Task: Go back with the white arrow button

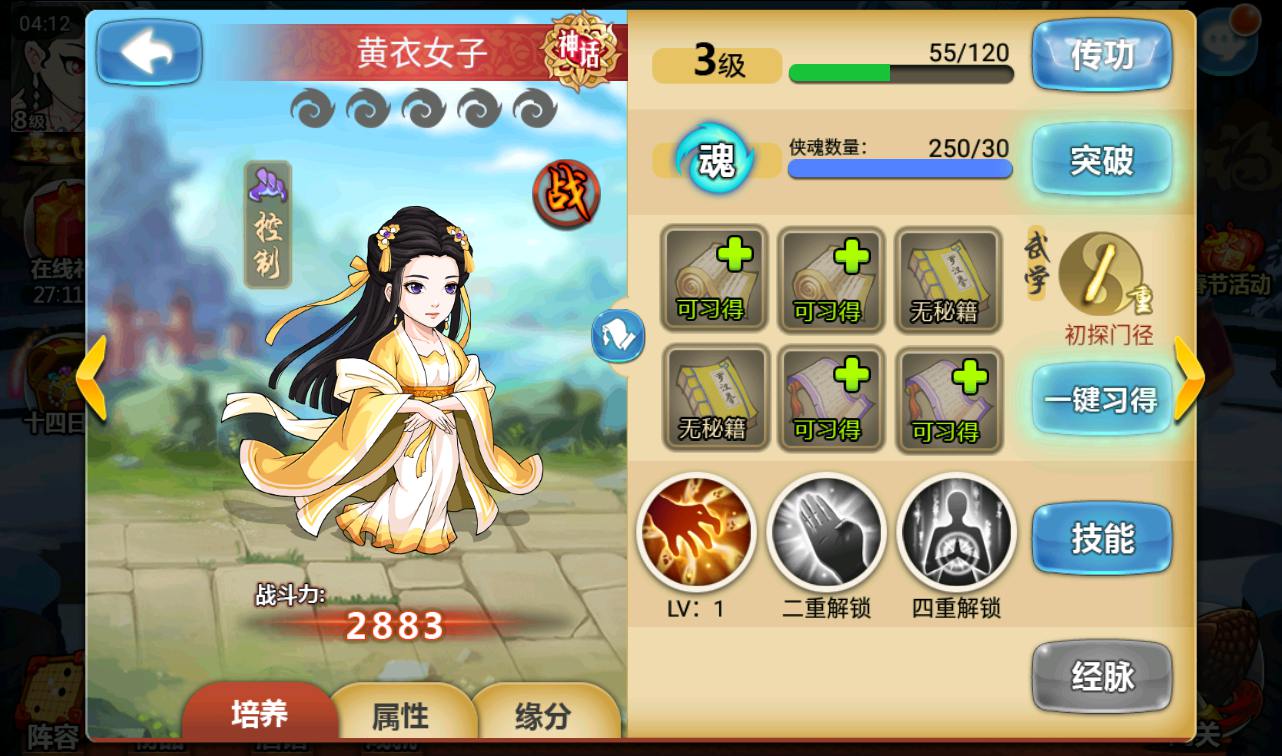Action: click(x=148, y=53)
